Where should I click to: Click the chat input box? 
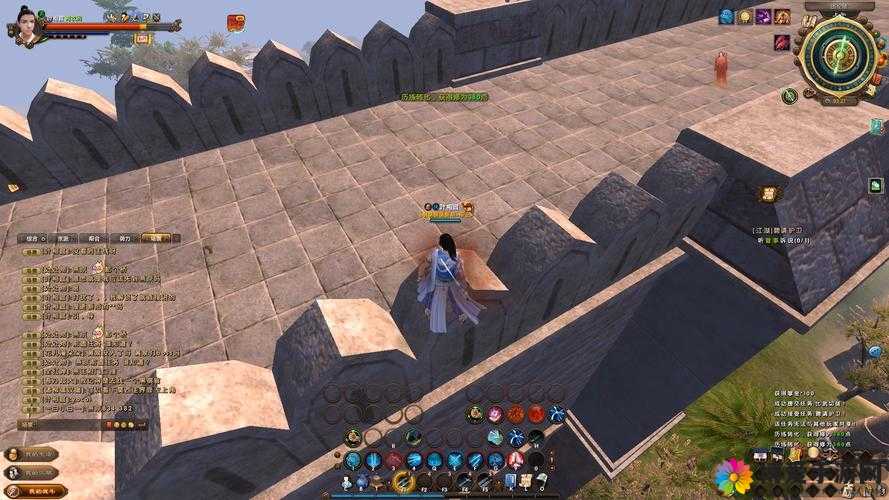pyautogui.click(x=60, y=424)
